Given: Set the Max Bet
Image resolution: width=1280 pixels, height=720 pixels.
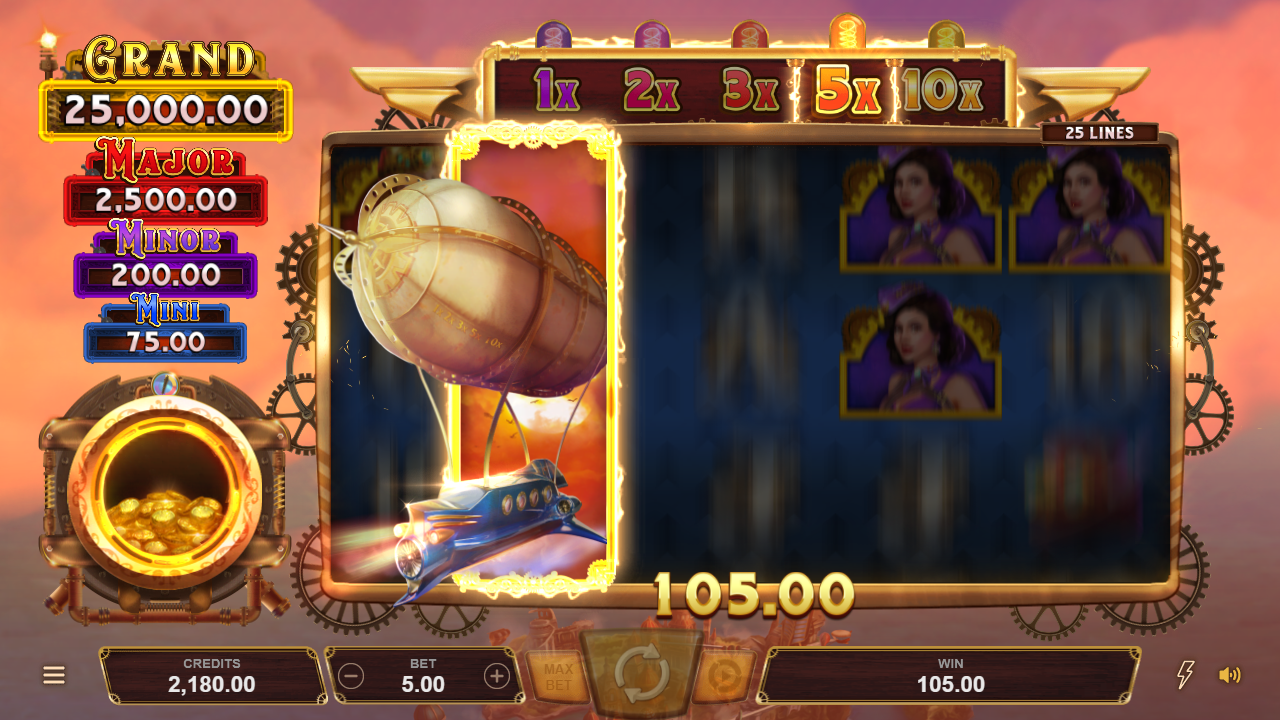Looking at the screenshot, I should point(557,677).
